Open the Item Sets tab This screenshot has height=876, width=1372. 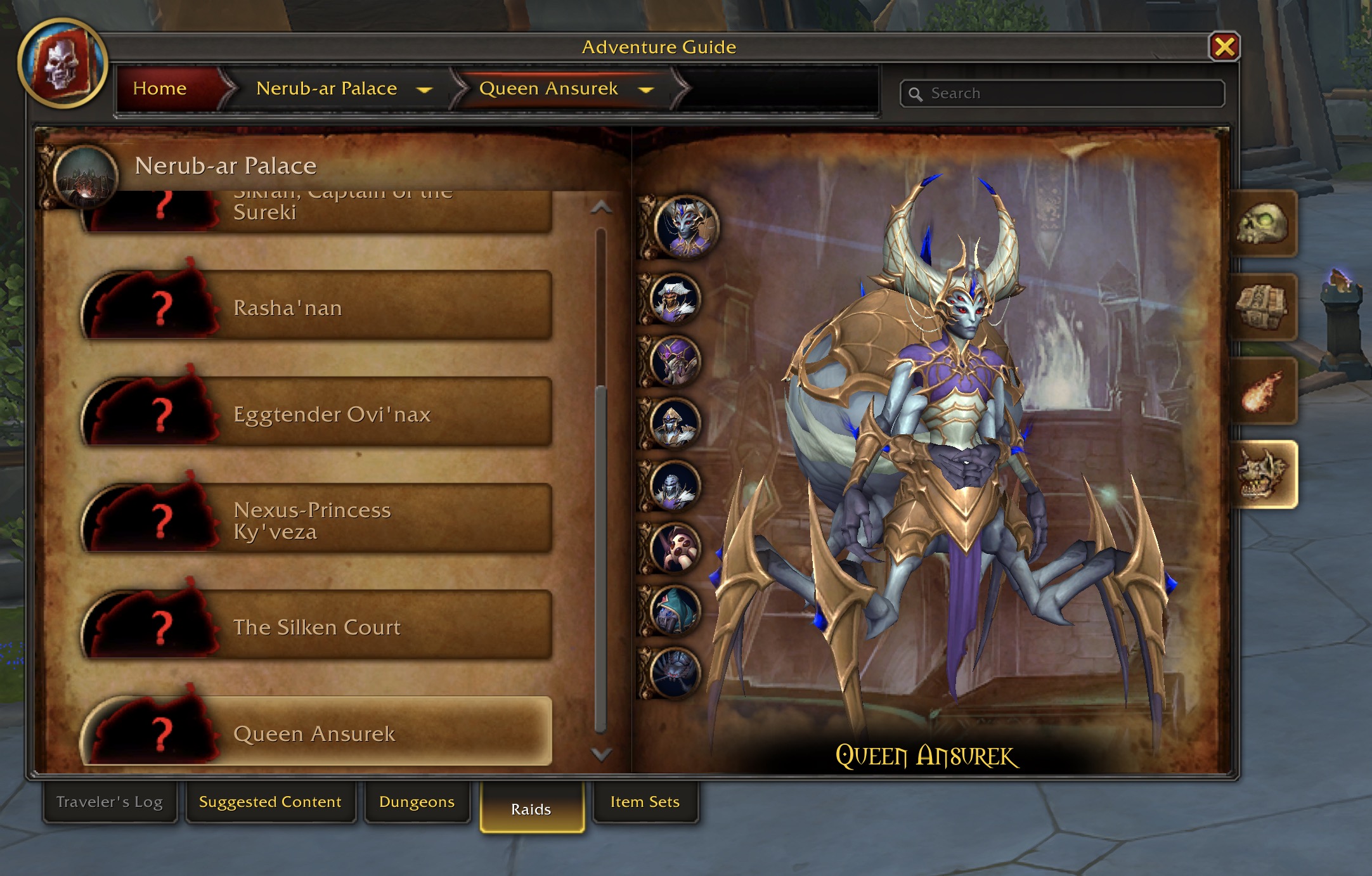coord(645,802)
